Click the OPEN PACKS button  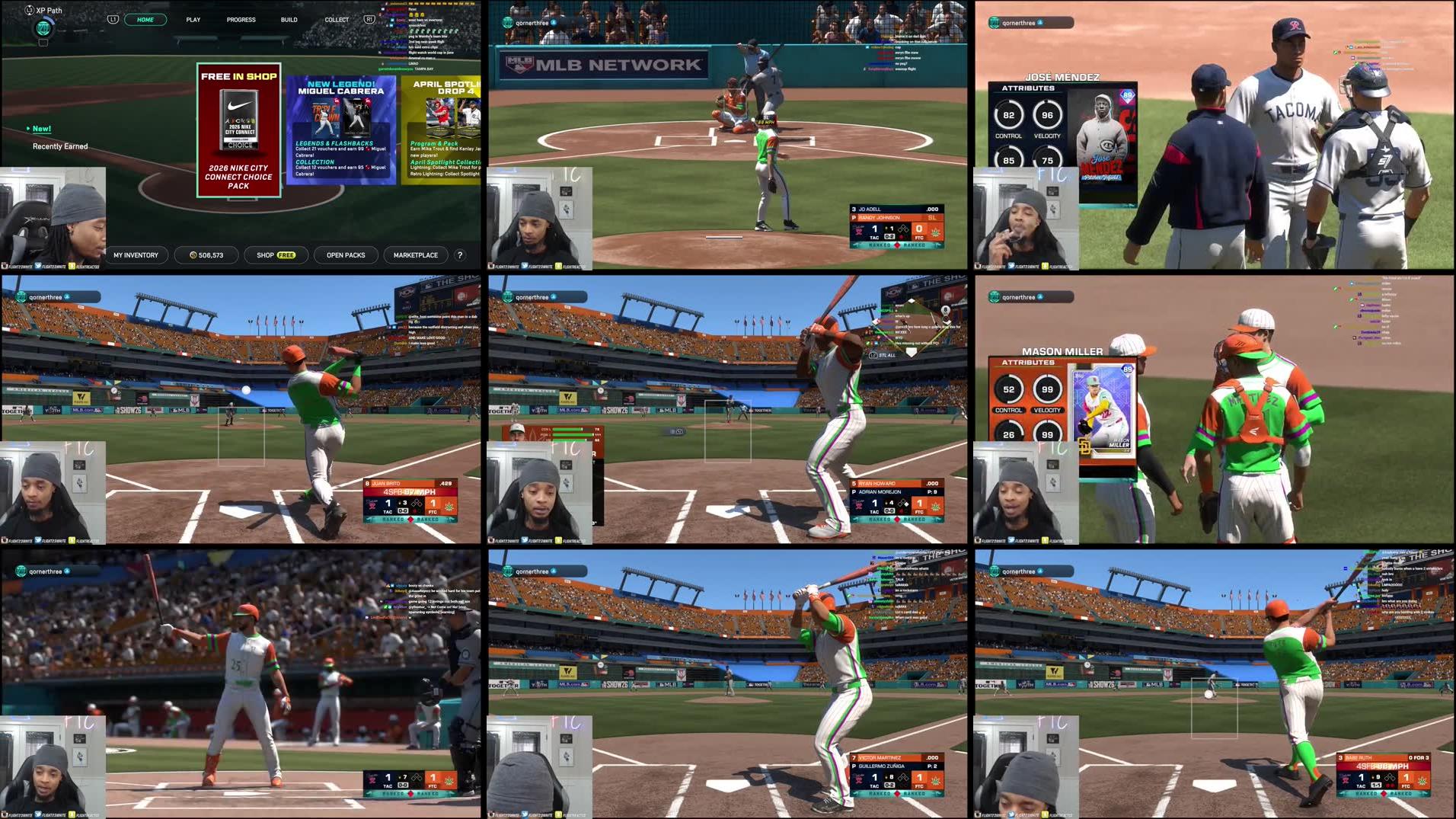(x=345, y=254)
